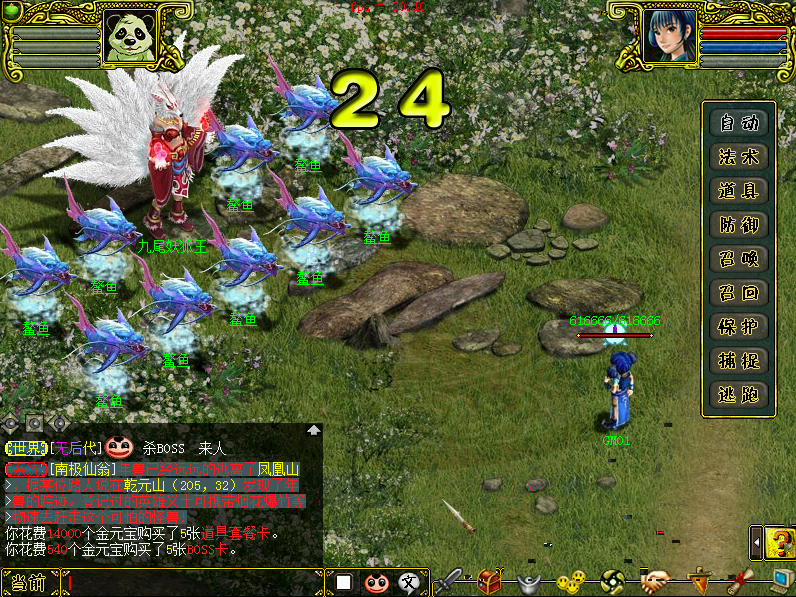
Task: Click the yellow question mark help icon
Action: tap(780, 543)
